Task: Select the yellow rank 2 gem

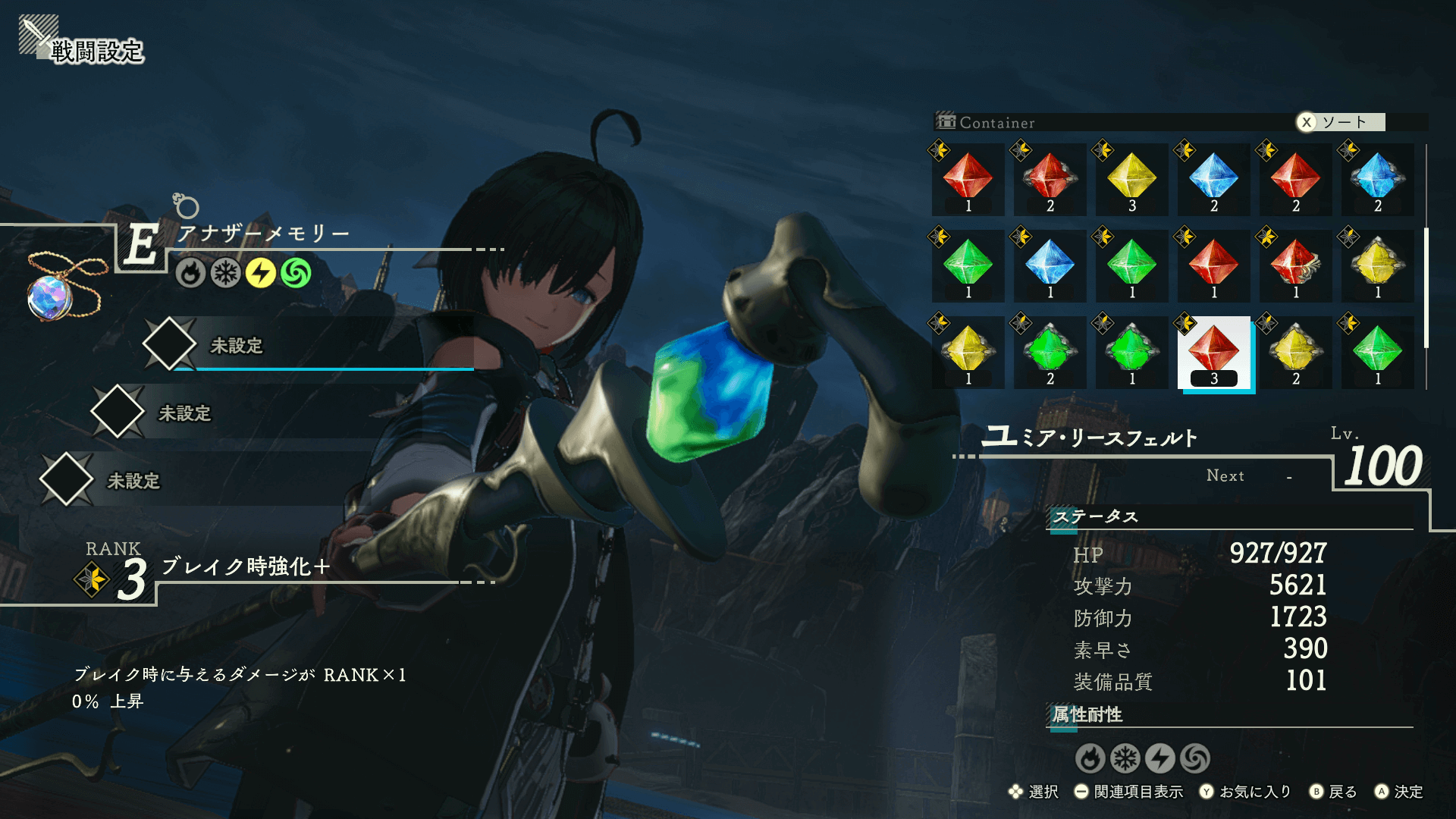Action: tap(1295, 352)
